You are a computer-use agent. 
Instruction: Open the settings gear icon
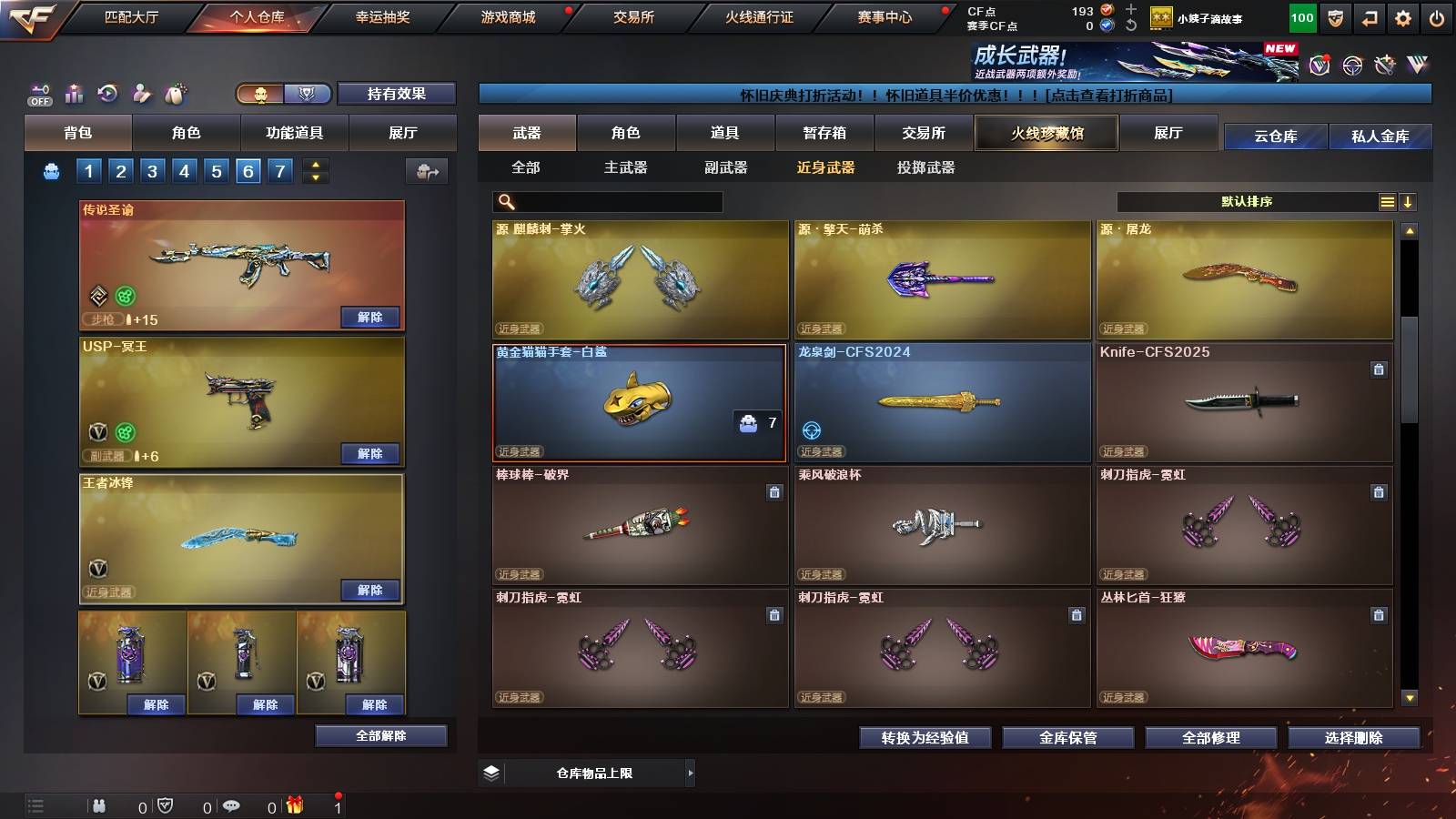coord(1403,16)
